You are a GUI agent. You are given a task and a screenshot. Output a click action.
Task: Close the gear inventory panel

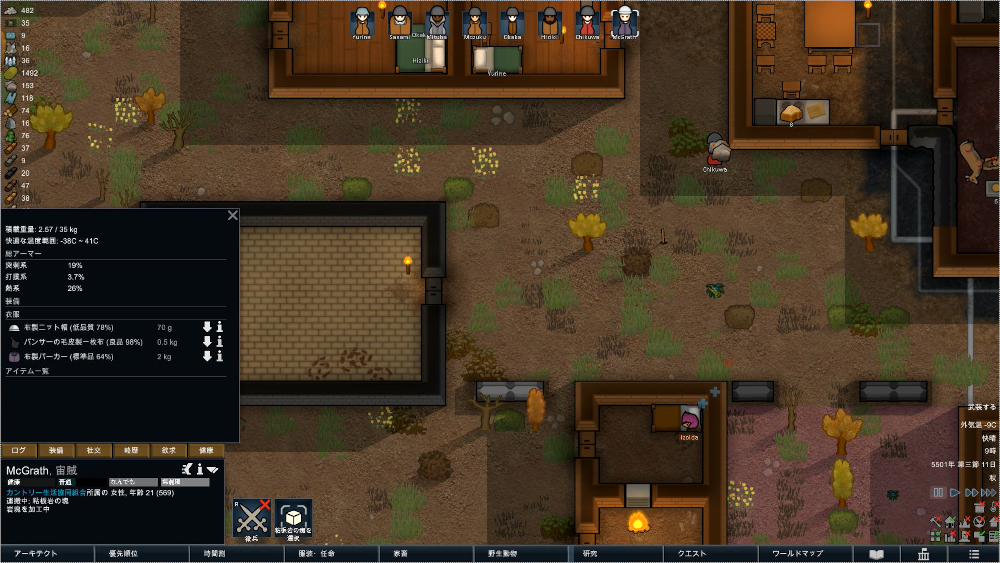pyautogui.click(x=232, y=215)
